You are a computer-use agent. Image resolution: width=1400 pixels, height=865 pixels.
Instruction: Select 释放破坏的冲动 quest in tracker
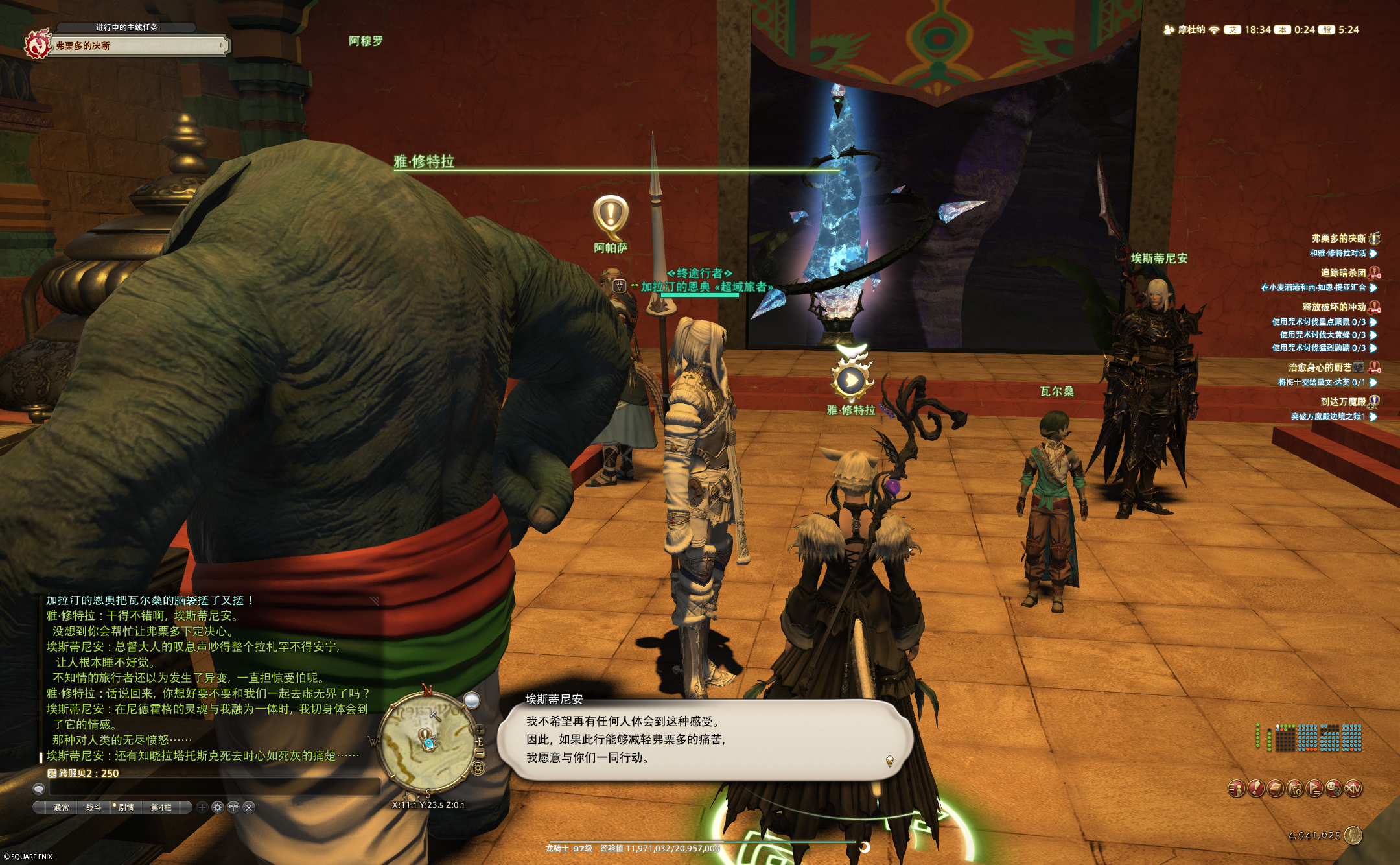1334,307
